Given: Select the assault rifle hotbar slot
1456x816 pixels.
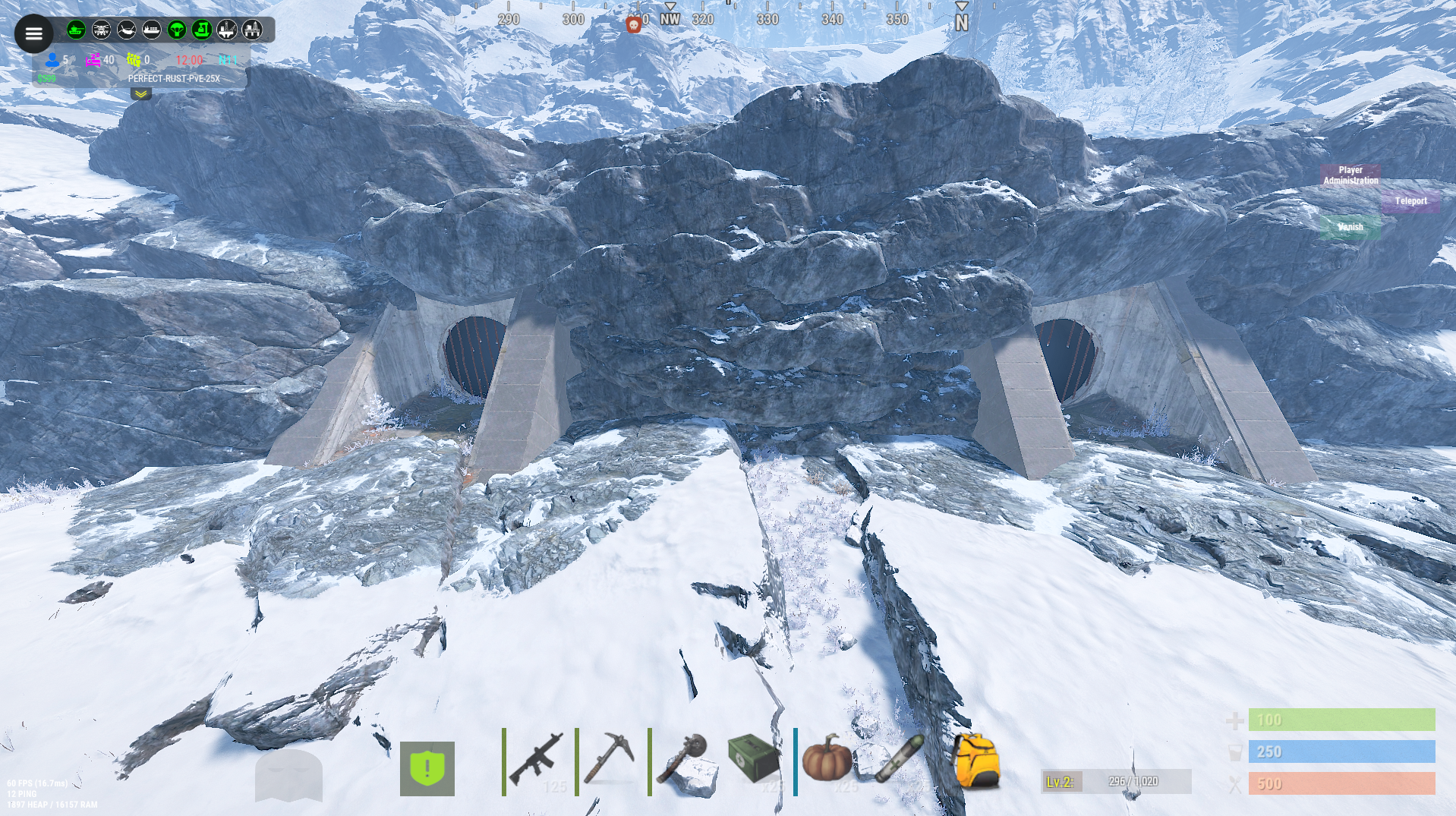Looking at the screenshot, I should (537, 761).
